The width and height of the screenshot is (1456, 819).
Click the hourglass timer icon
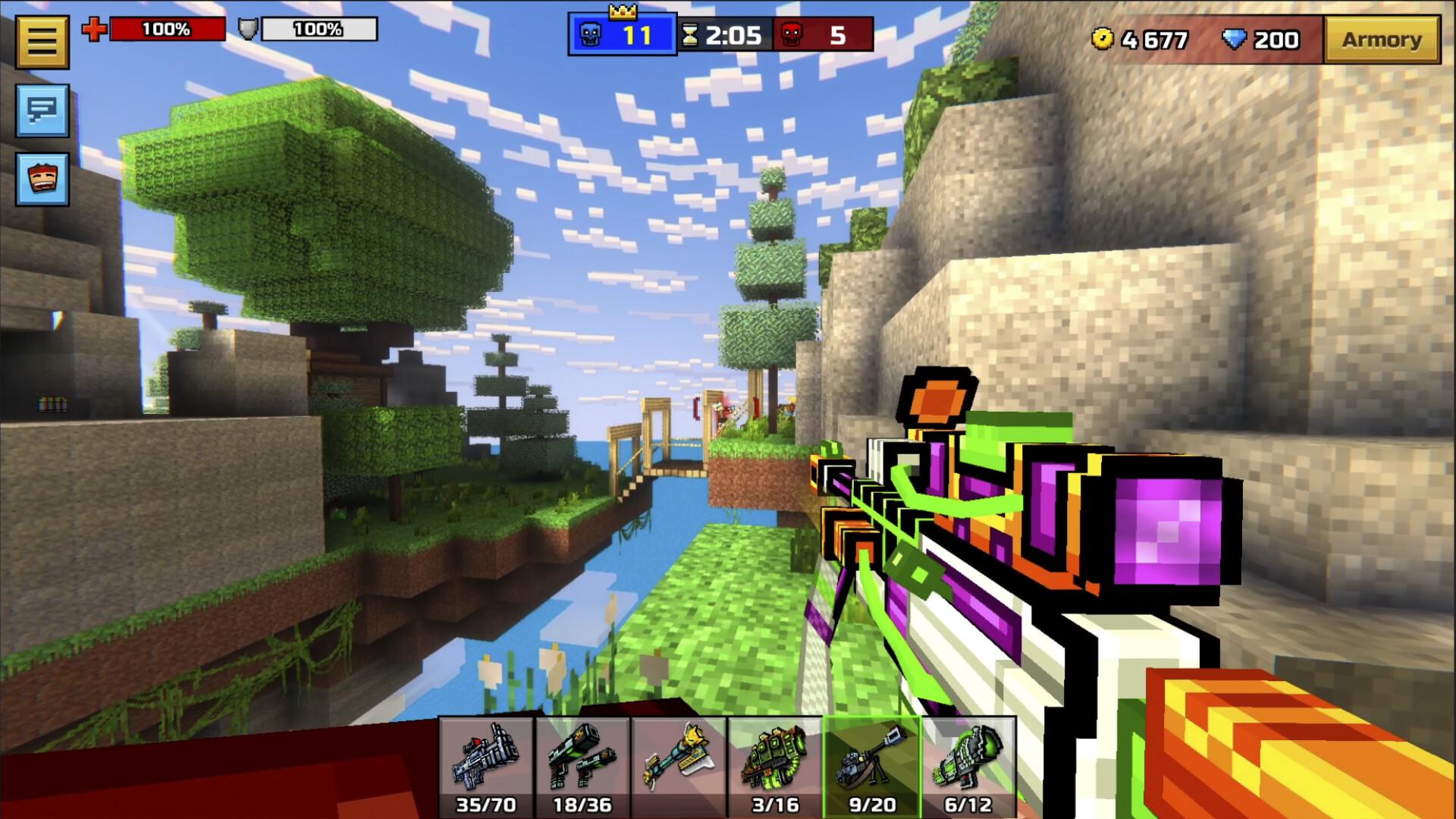coord(690,33)
